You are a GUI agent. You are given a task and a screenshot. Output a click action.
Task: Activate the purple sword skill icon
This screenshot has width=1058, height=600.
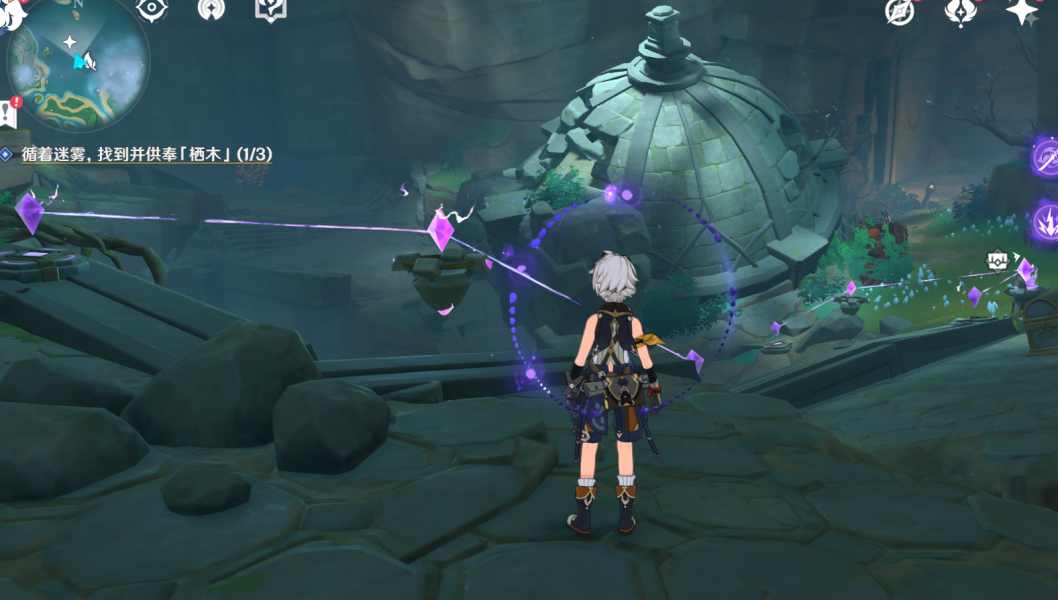coord(1047,156)
